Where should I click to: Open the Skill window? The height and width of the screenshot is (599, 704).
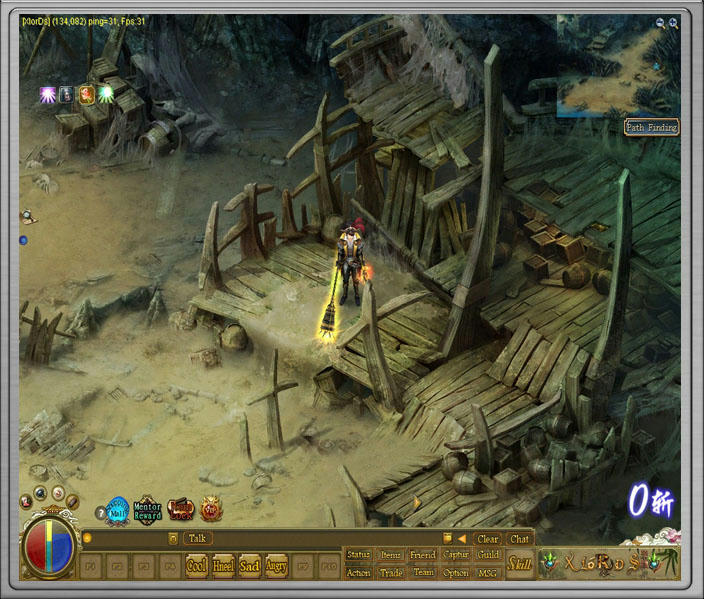pos(519,564)
